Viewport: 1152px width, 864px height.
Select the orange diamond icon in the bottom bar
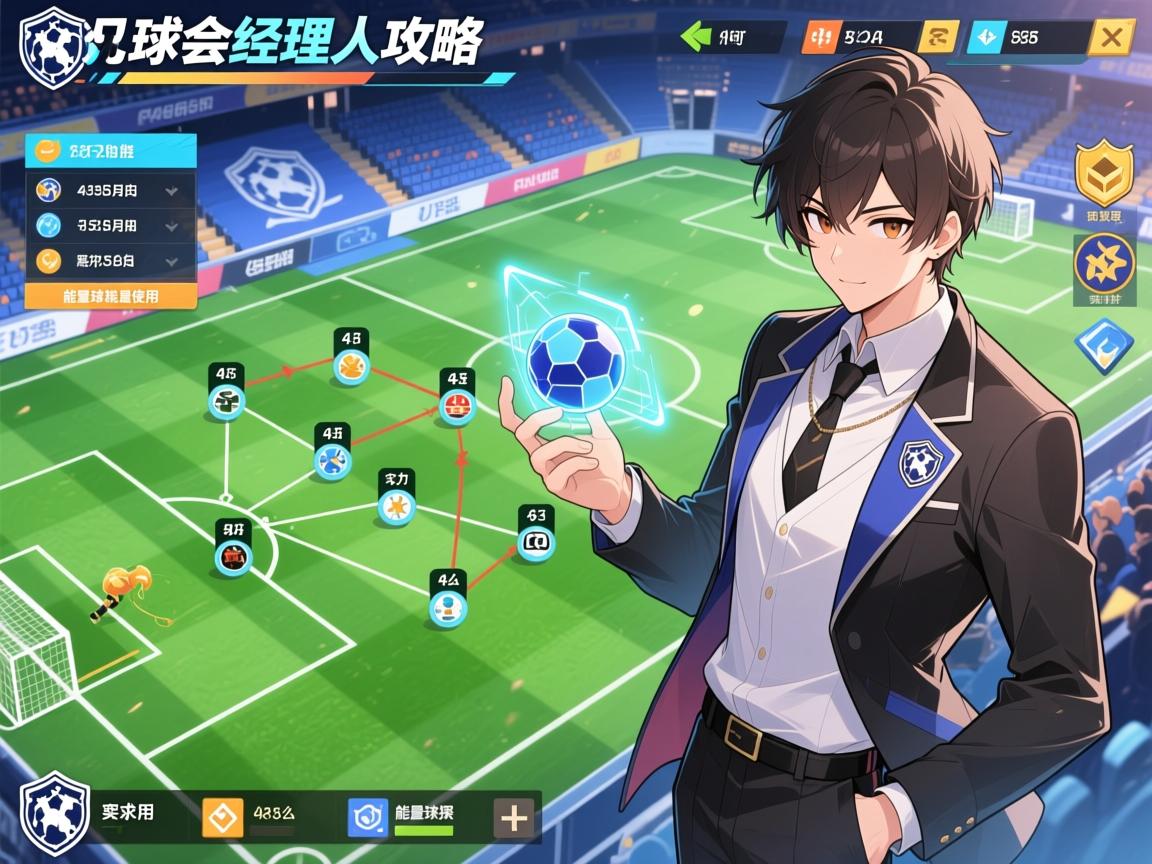coord(222,817)
